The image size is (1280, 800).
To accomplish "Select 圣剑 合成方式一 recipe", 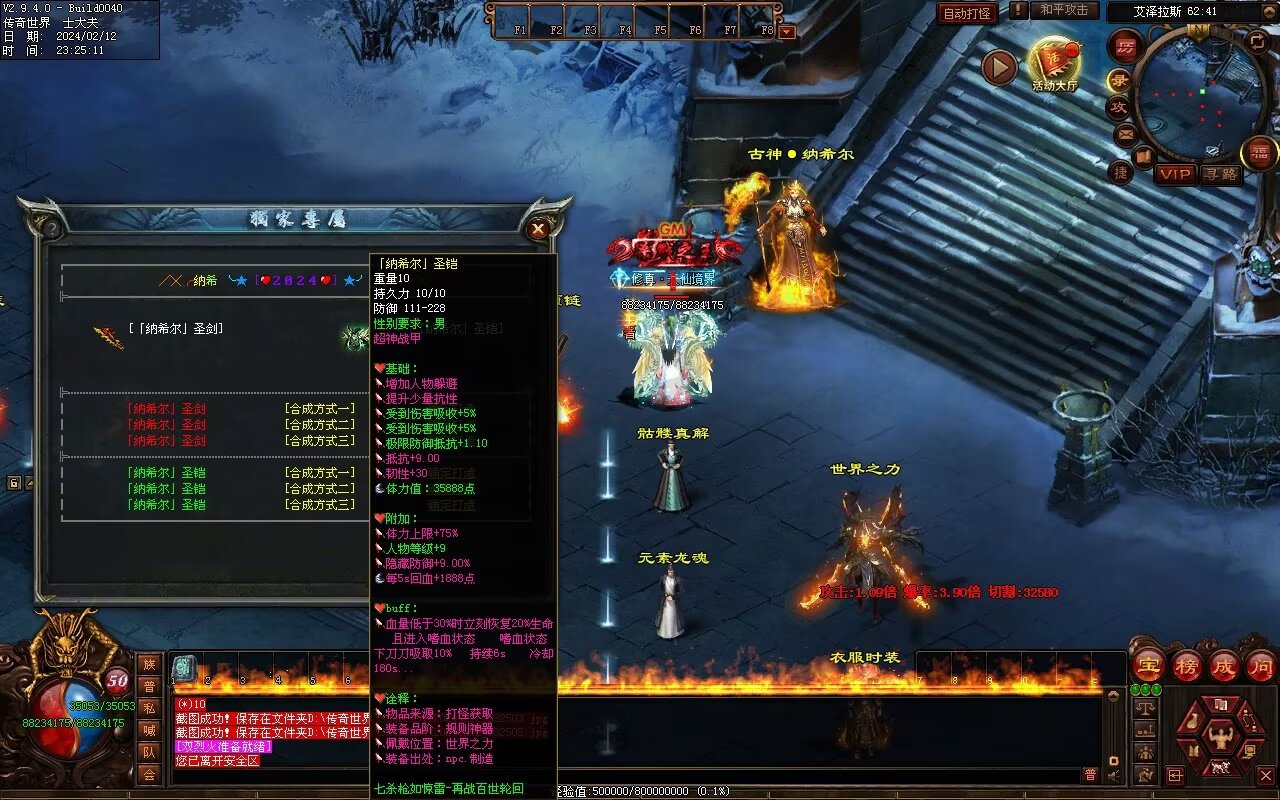I will (319, 409).
